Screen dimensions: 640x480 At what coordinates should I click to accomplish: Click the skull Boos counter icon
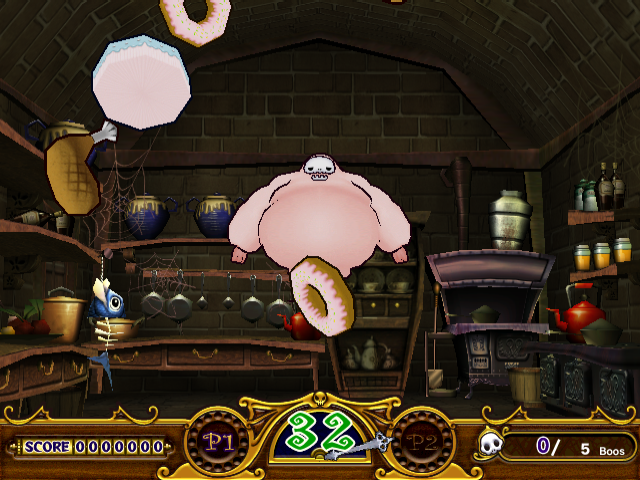point(490,444)
